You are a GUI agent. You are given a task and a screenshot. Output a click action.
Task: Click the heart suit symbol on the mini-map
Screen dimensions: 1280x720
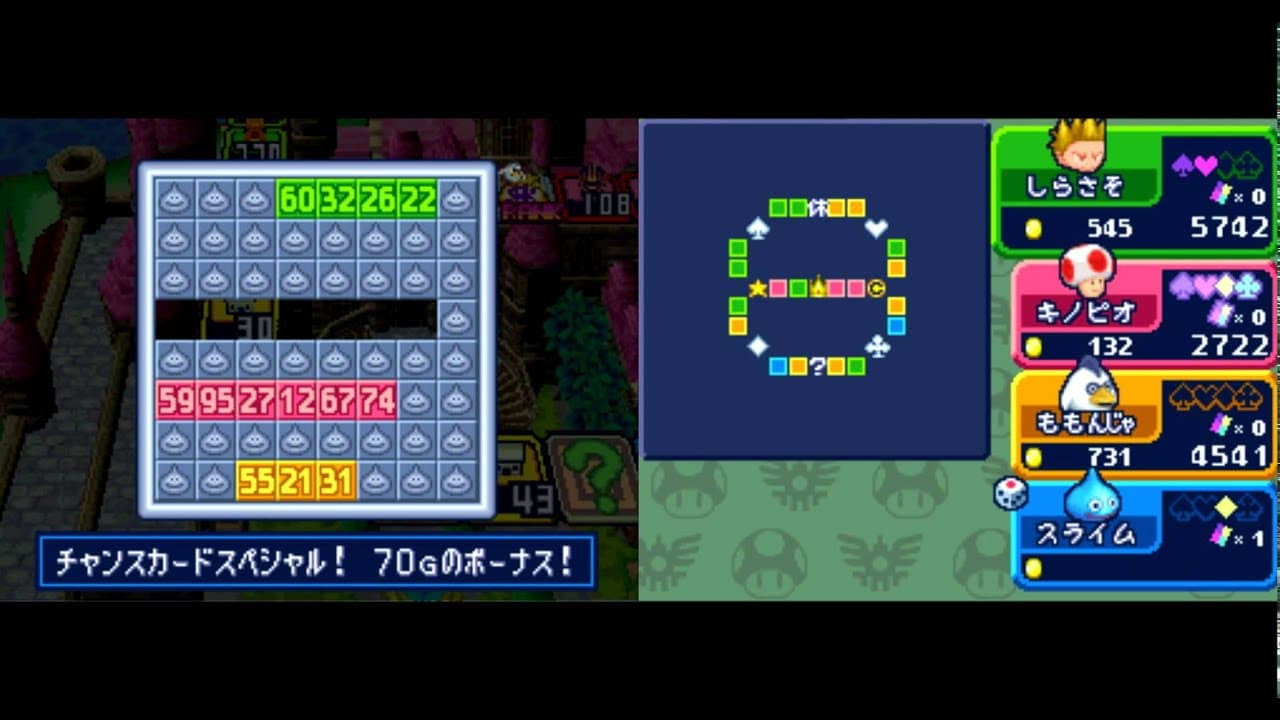click(x=875, y=228)
